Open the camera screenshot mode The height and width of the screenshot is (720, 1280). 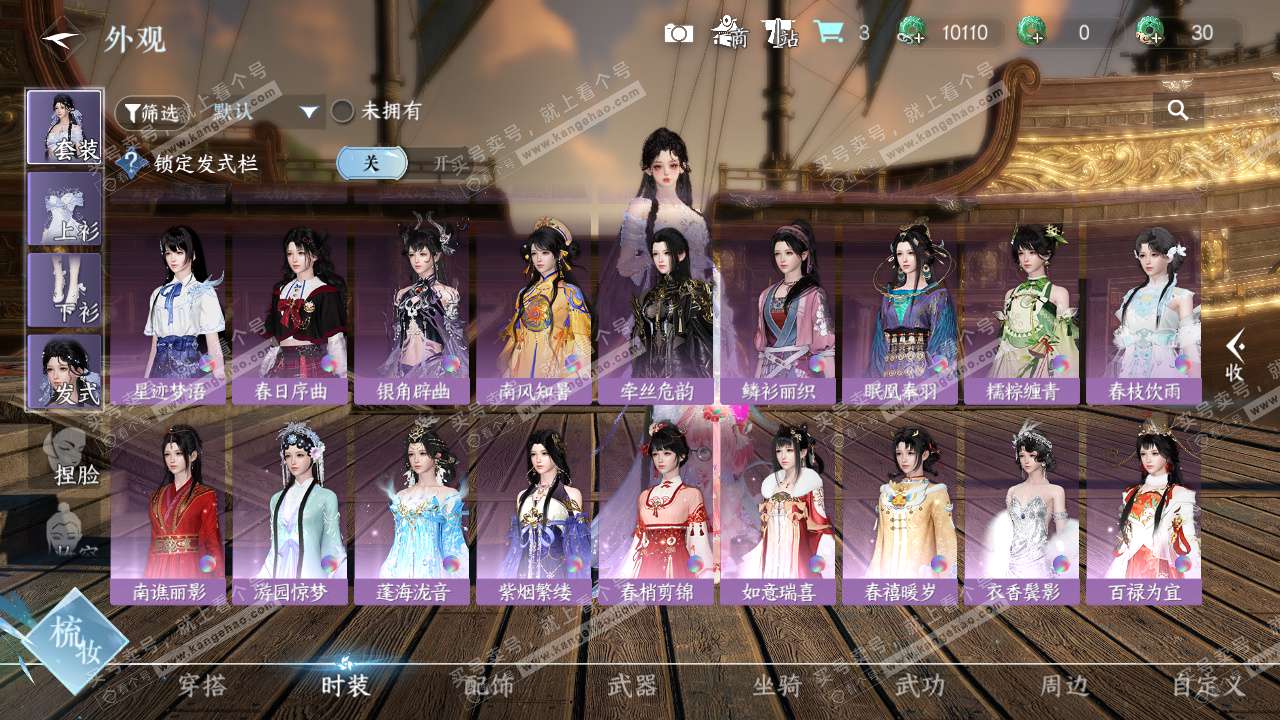pyautogui.click(x=678, y=33)
